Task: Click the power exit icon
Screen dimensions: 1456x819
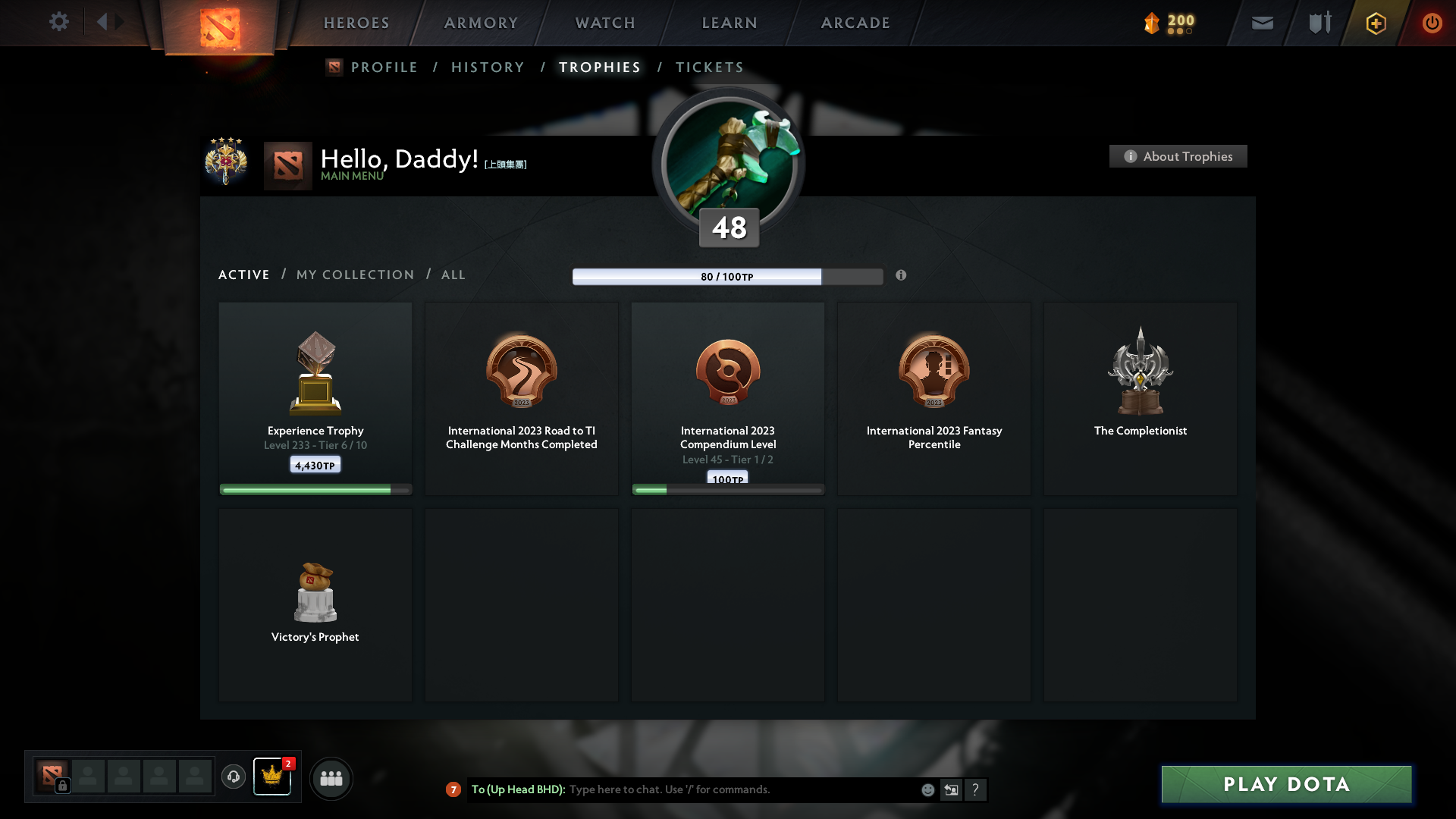Action: coord(1432,24)
